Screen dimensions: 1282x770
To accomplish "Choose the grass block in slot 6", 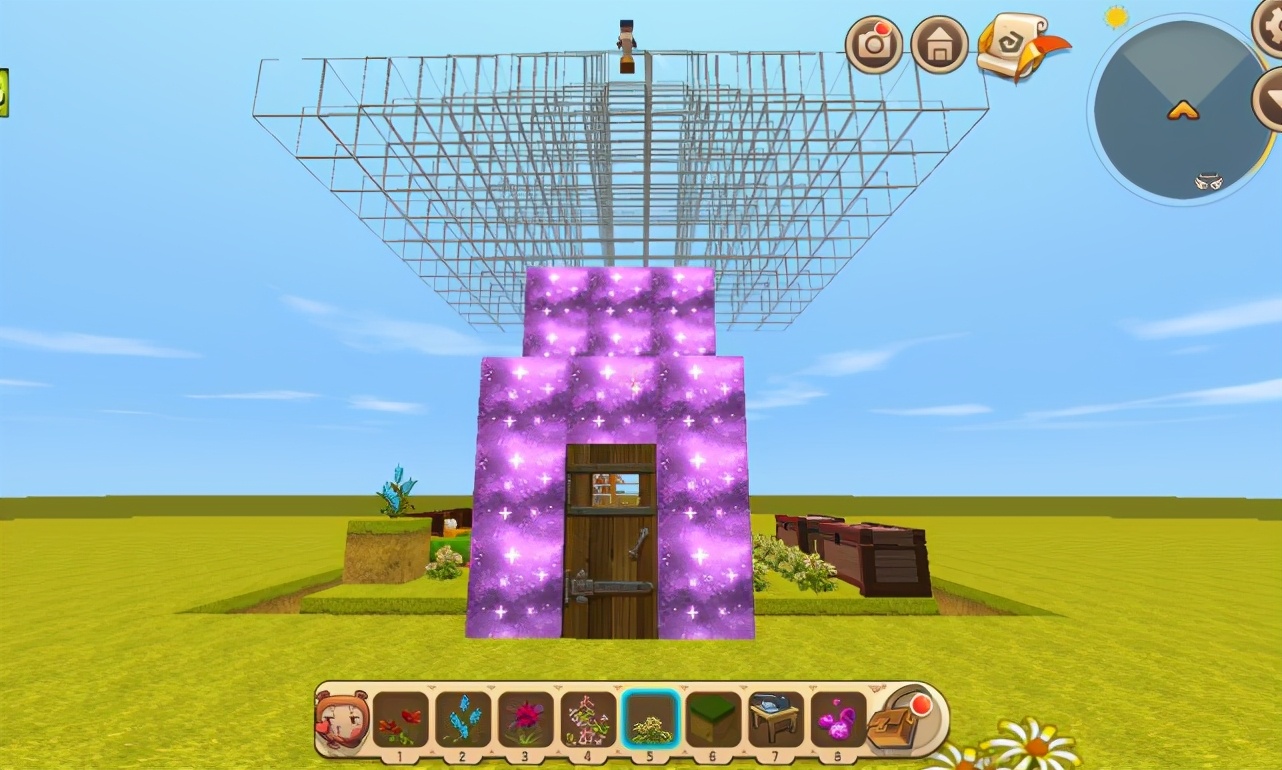I will point(713,720).
